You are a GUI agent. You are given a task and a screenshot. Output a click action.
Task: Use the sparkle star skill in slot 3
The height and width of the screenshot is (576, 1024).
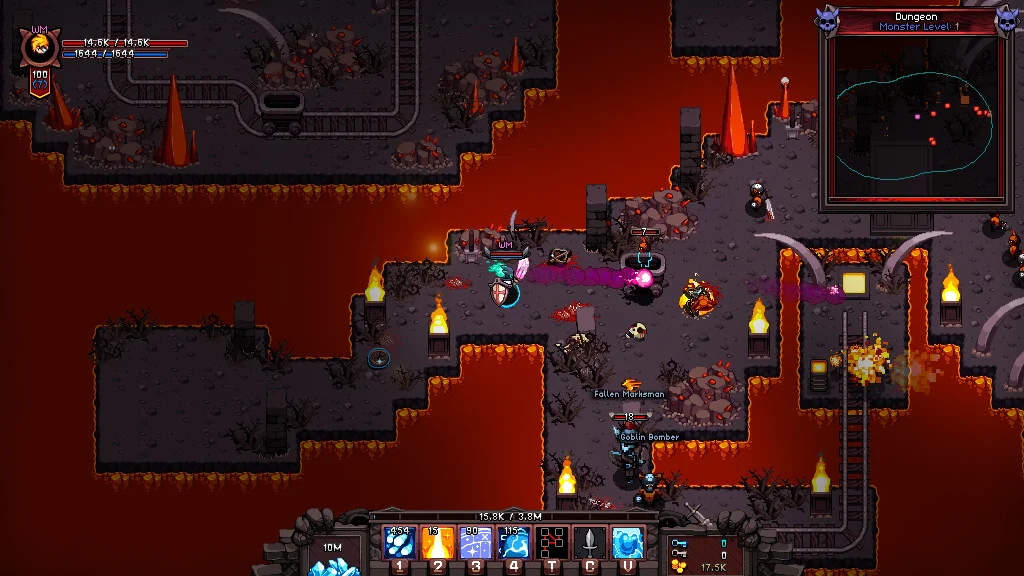tap(476, 543)
